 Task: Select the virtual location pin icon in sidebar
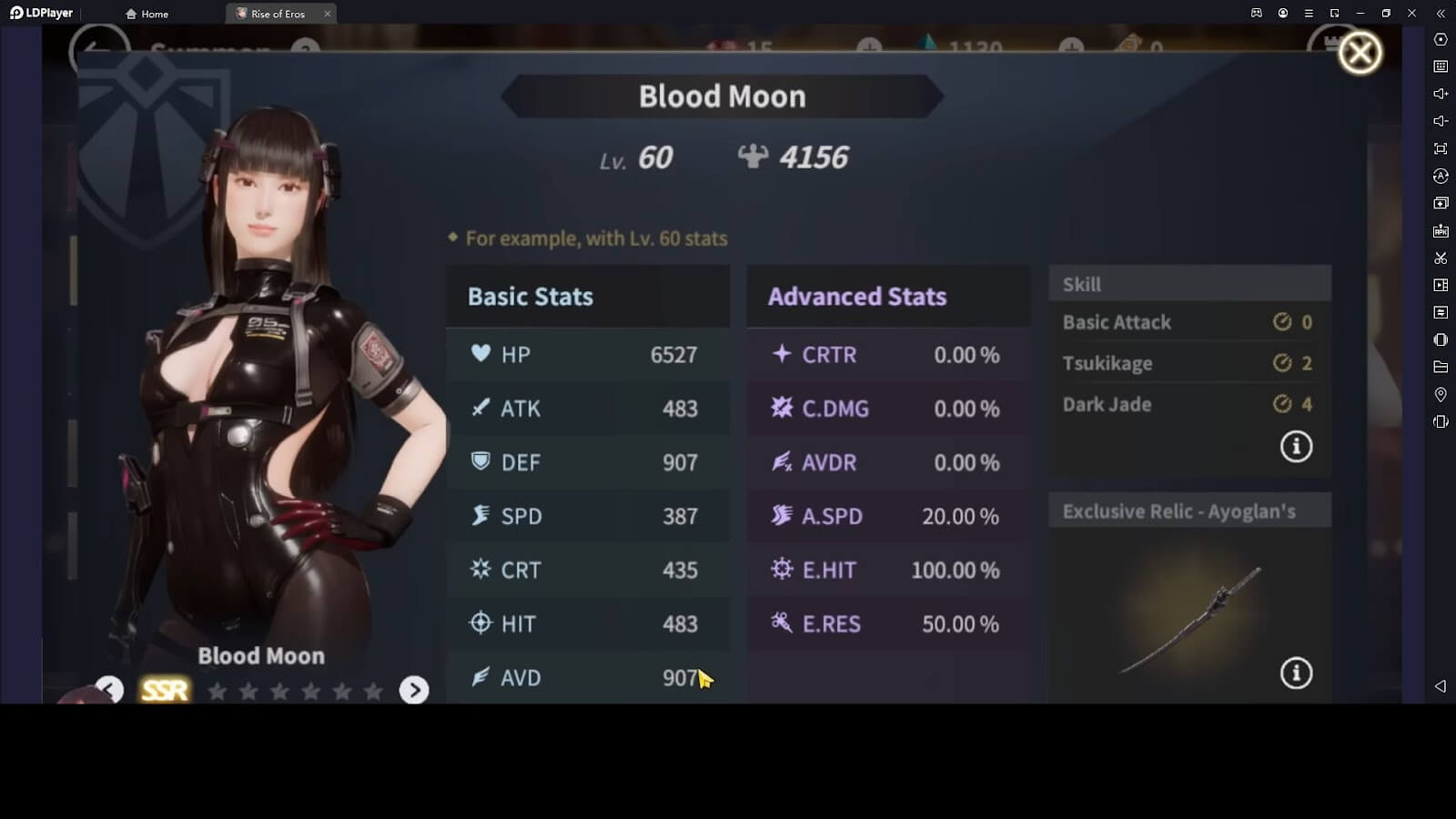coord(1441,394)
